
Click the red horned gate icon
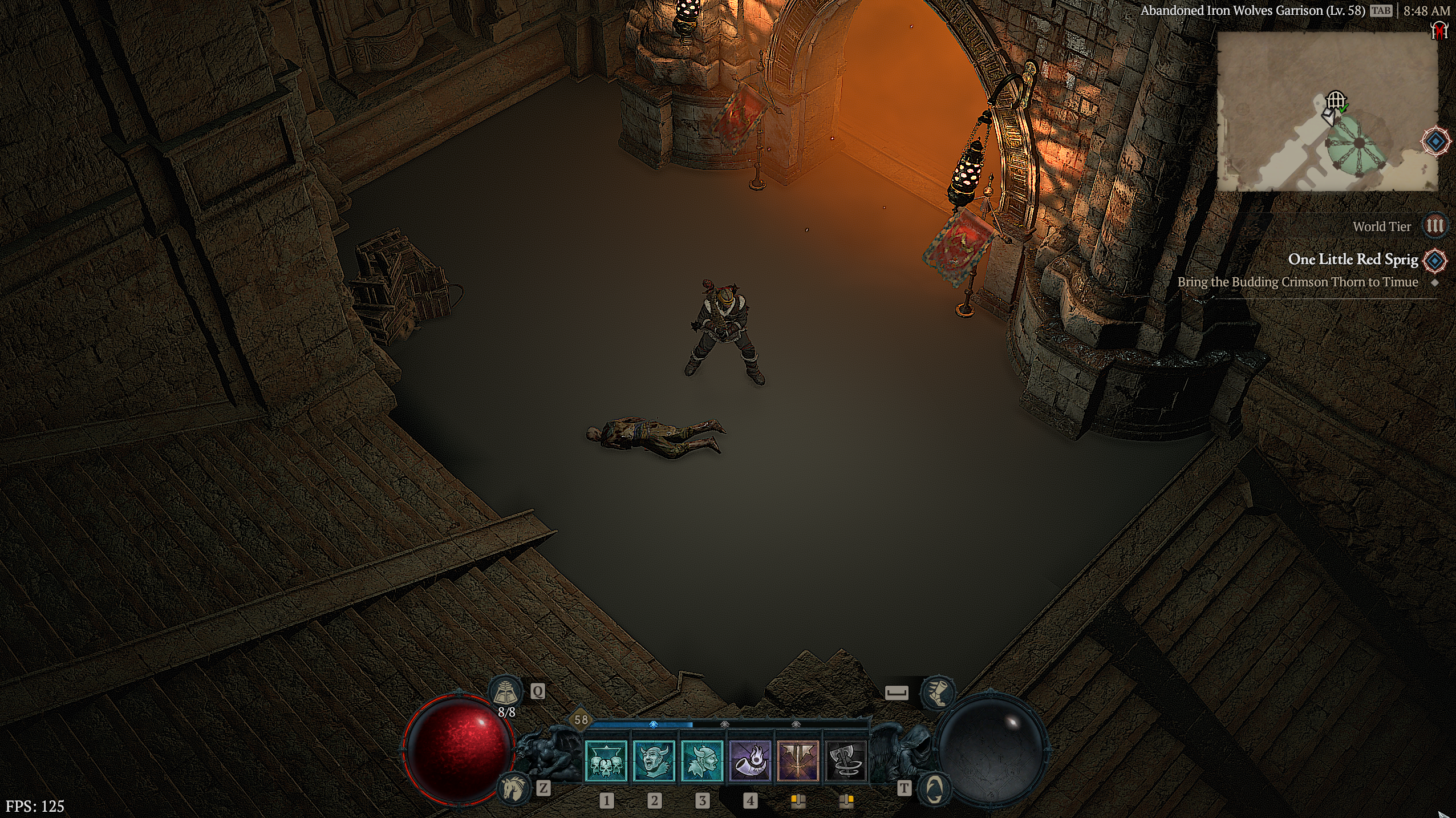coord(1440,30)
